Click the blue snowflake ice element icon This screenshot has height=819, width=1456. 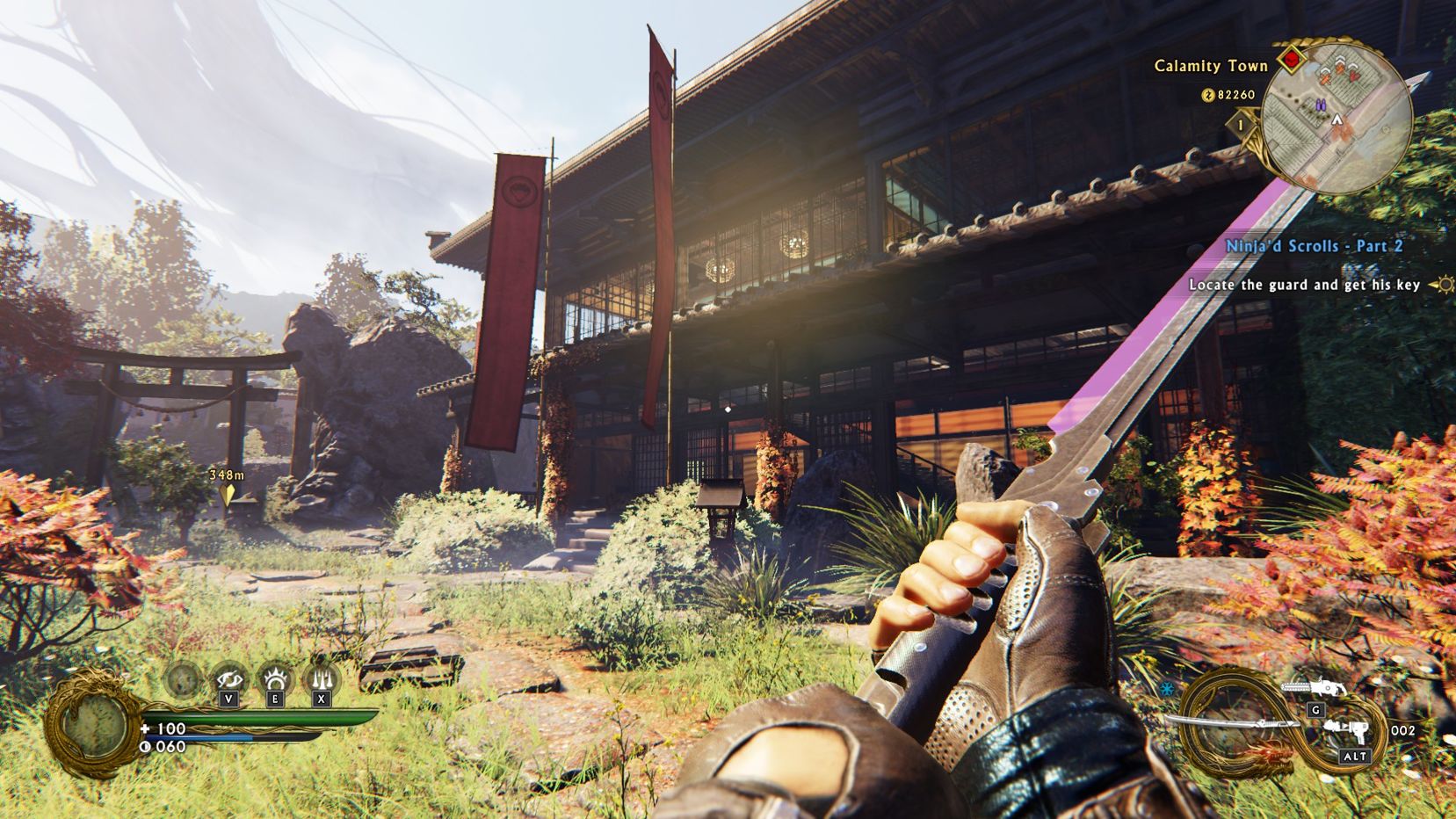coord(1167,688)
